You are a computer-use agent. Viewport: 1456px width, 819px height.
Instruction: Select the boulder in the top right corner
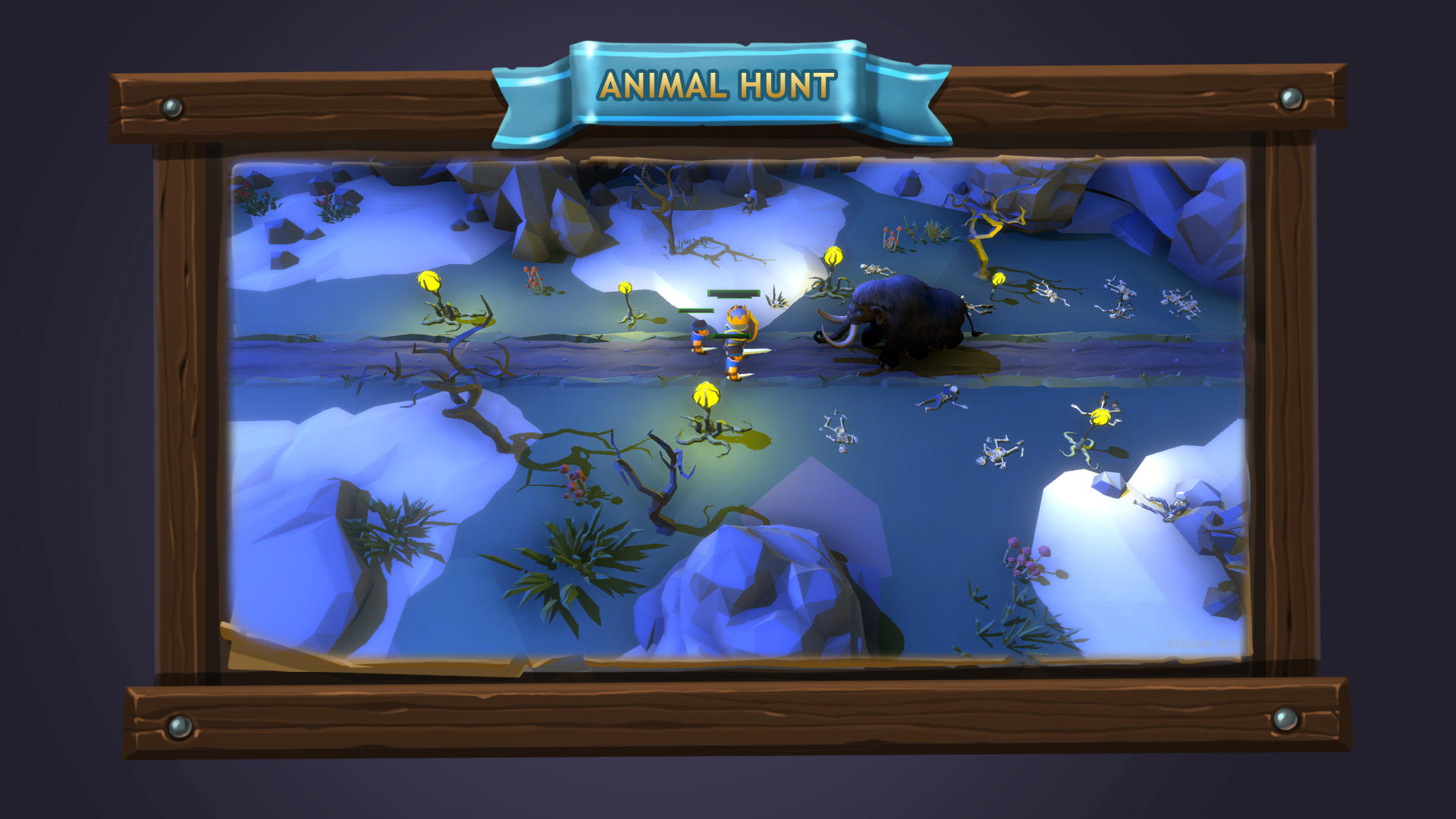tap(1206, 205)
